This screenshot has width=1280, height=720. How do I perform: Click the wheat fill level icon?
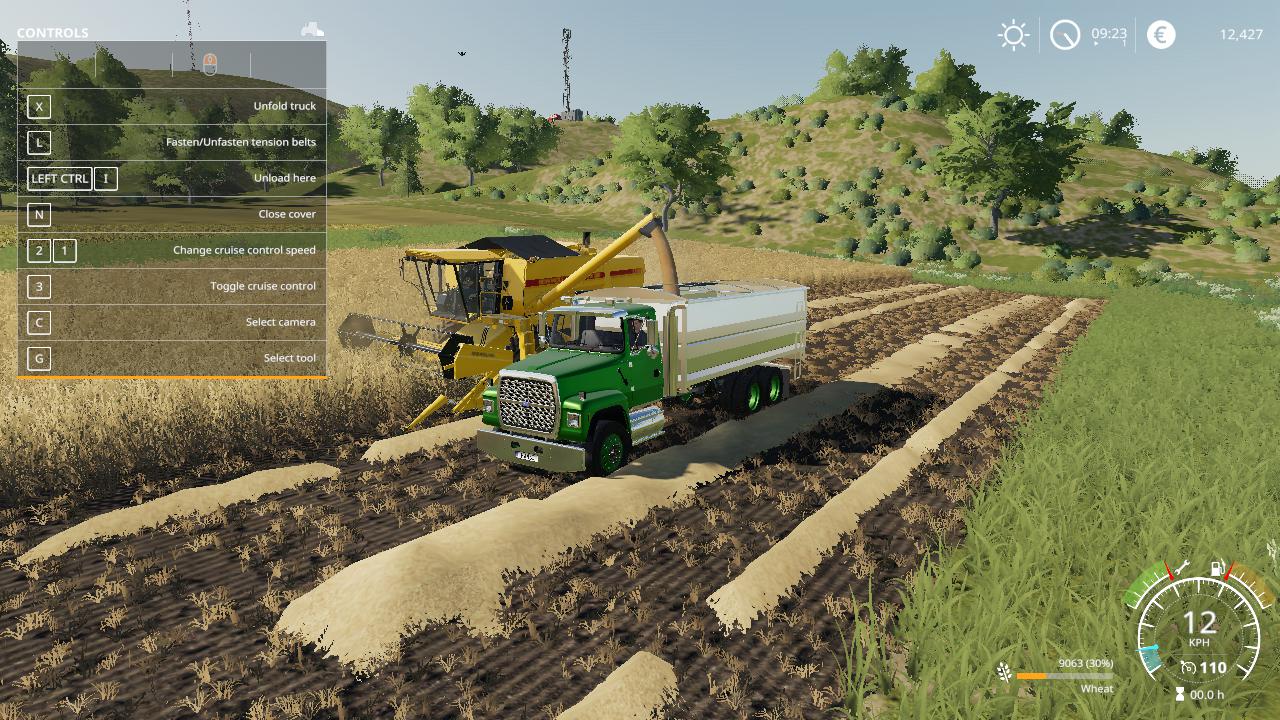pyautogui.click(x=1003, y=673)
